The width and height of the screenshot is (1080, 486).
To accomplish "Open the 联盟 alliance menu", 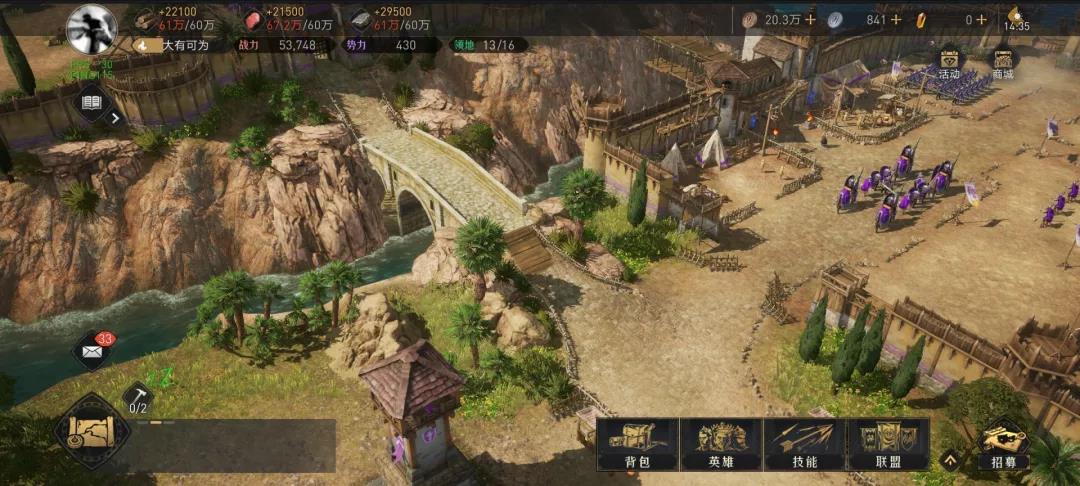I will click(x=888, y=443).
